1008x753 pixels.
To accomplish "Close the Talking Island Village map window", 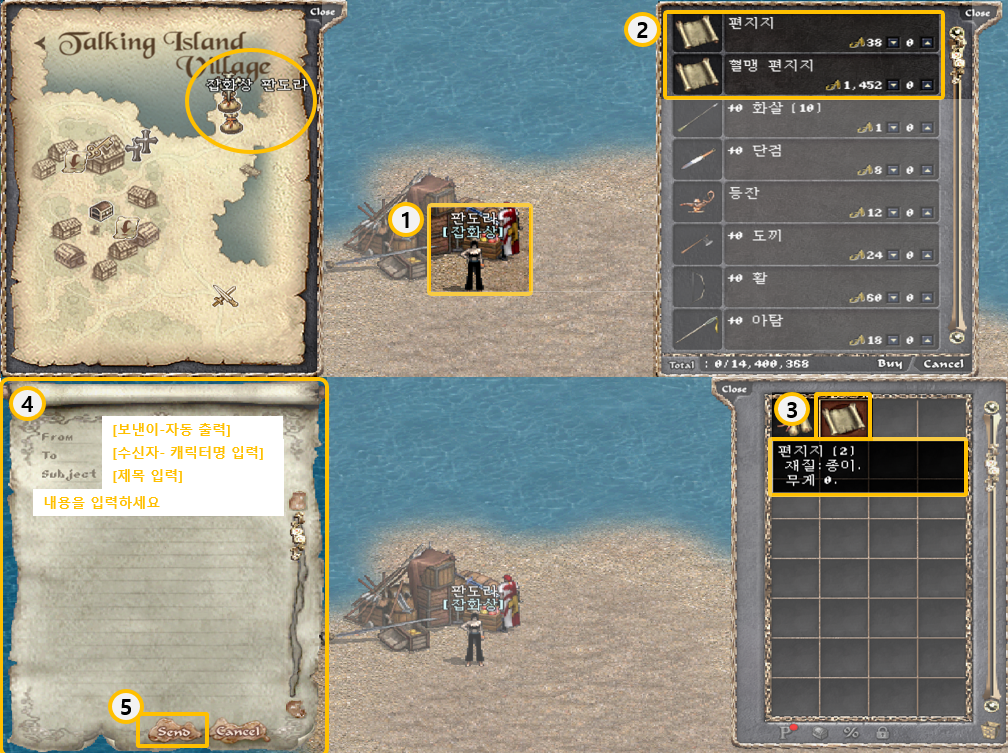I will pos(323,12).
